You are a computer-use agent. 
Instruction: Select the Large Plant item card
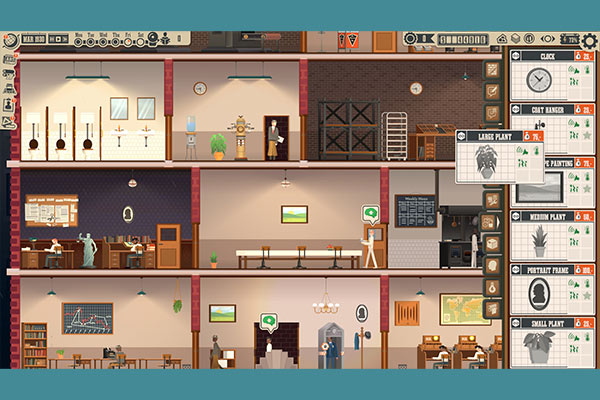493,157
